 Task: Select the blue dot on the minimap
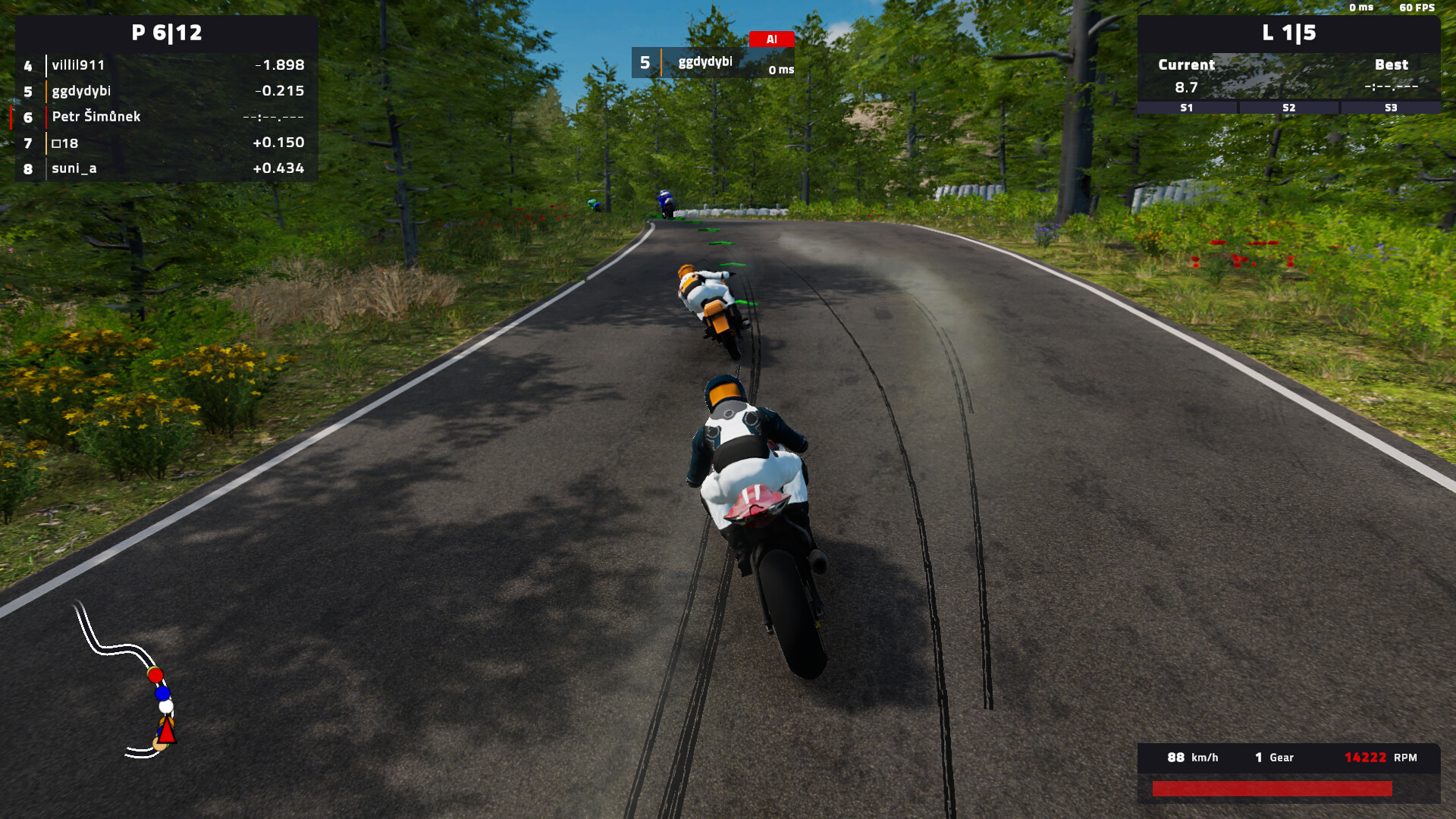pos(163,693)
